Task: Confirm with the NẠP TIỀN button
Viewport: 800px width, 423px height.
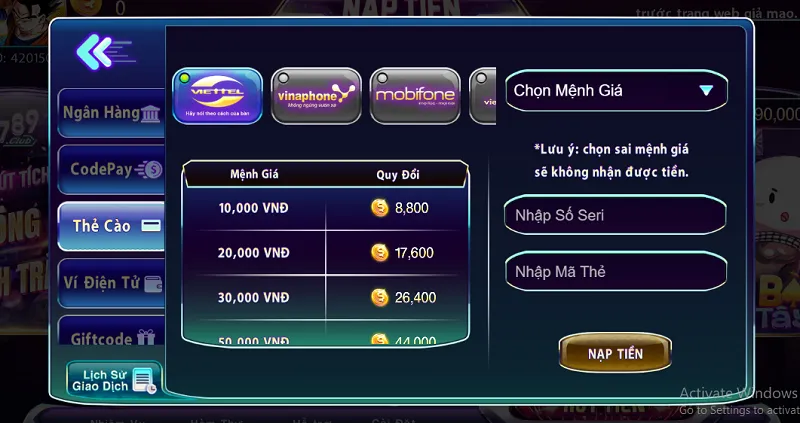Action: point(615,353)
